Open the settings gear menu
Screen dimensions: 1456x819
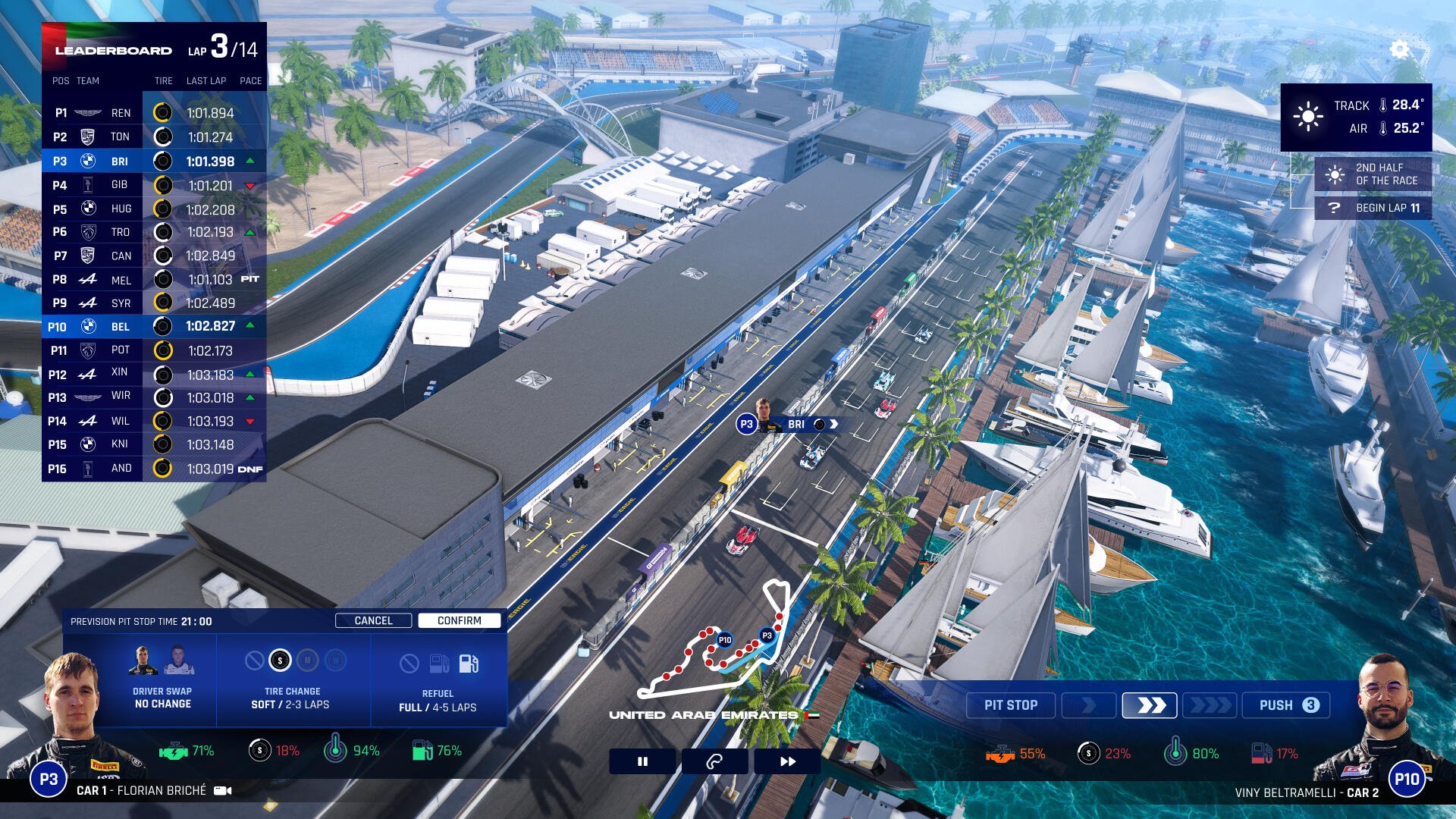coord(1399,50)
